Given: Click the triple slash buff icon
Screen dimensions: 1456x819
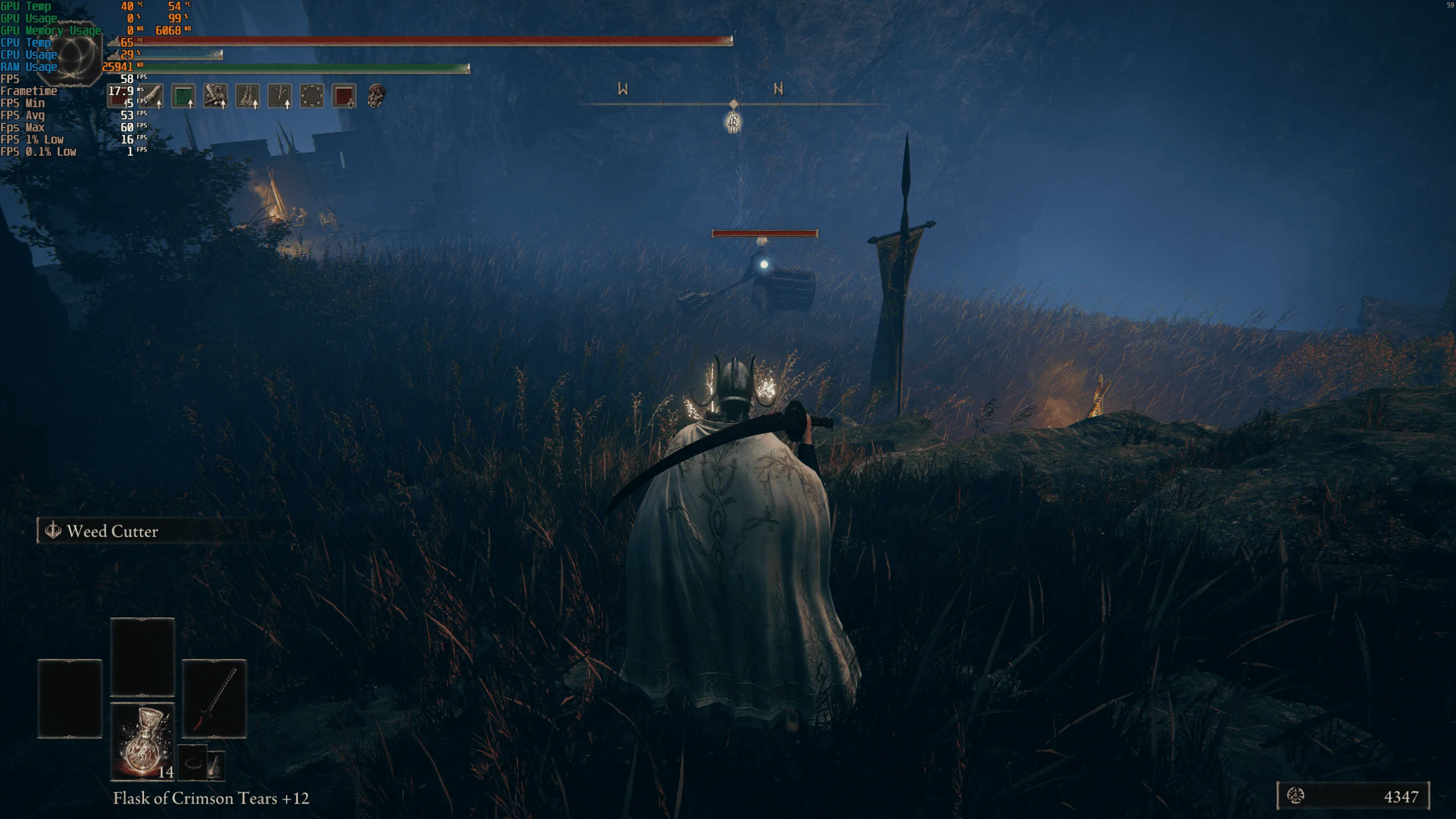Looking at the screenshot, I should point(247,96).
